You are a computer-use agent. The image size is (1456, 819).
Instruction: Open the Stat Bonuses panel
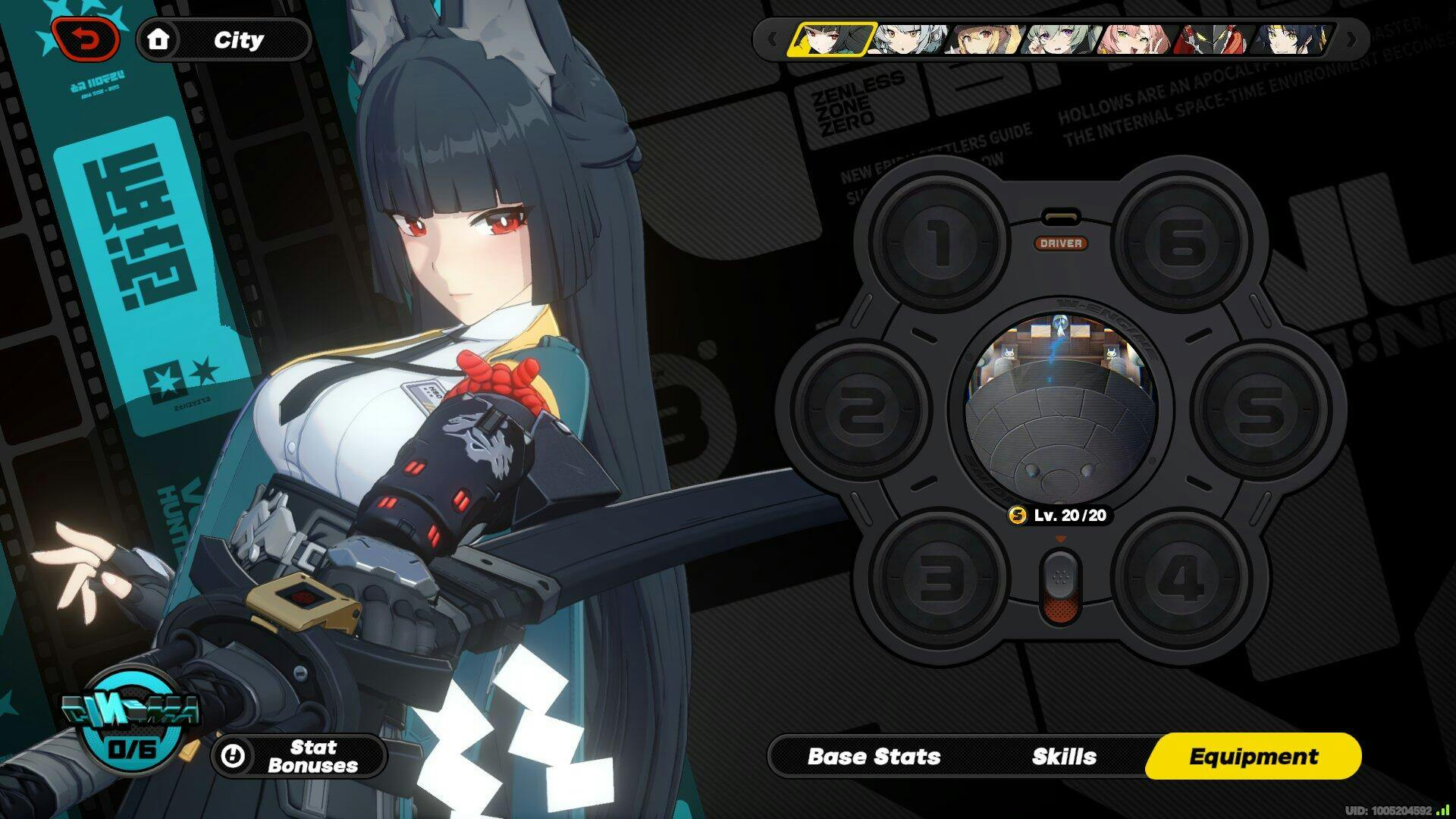(298, 756)
